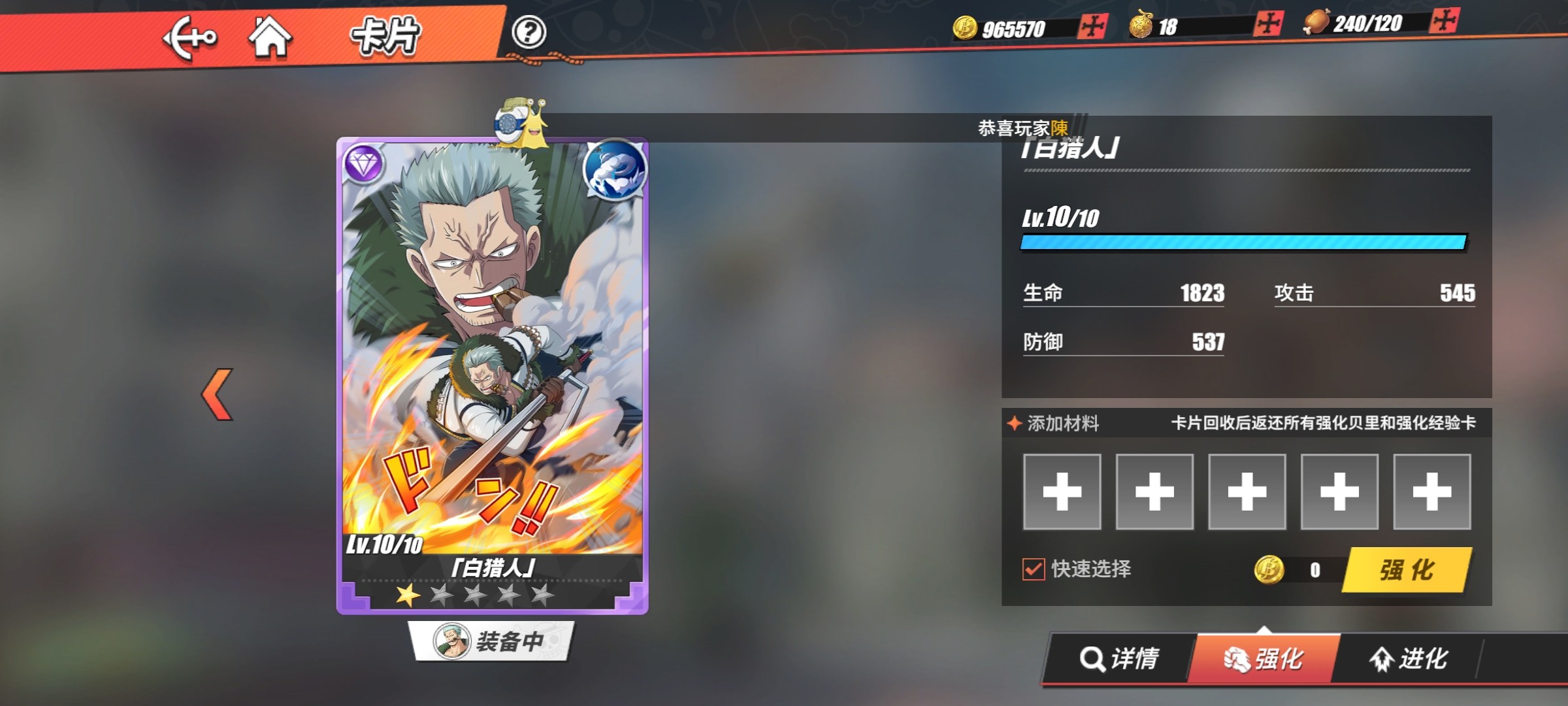Toggle the 快速选择 checkbox
This screenshot has height=706, width=1568.
[1034, 569]
